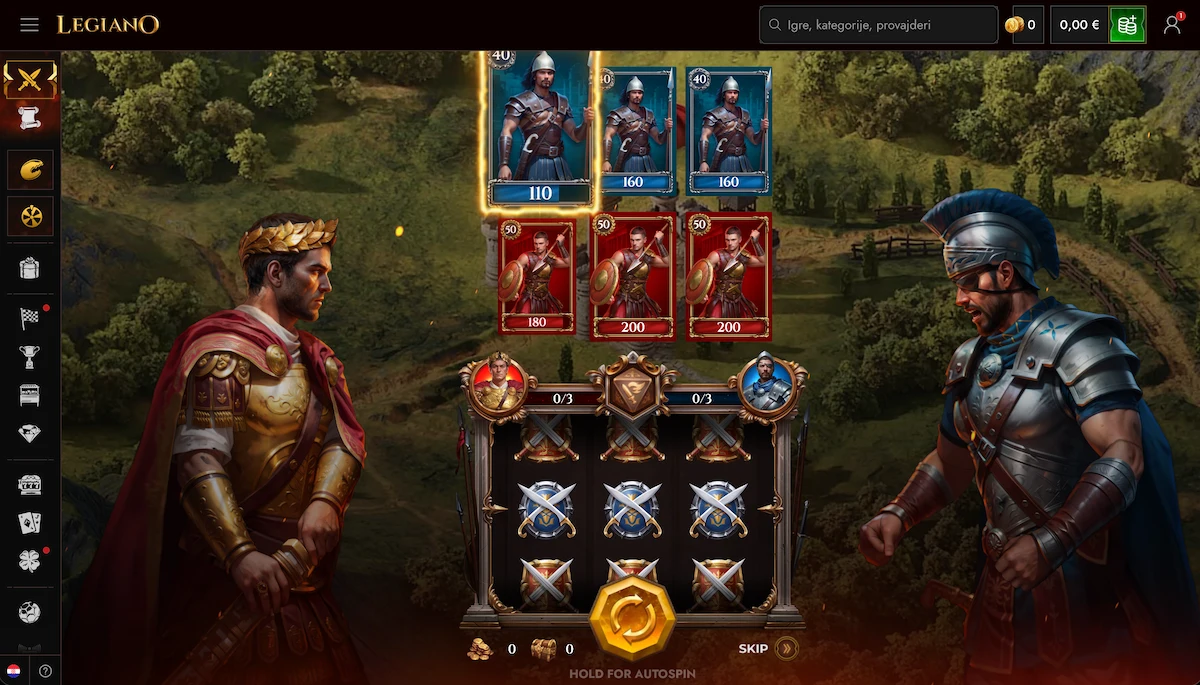
Task: Open the gift box promotions icon
Action: coord(30,268)
